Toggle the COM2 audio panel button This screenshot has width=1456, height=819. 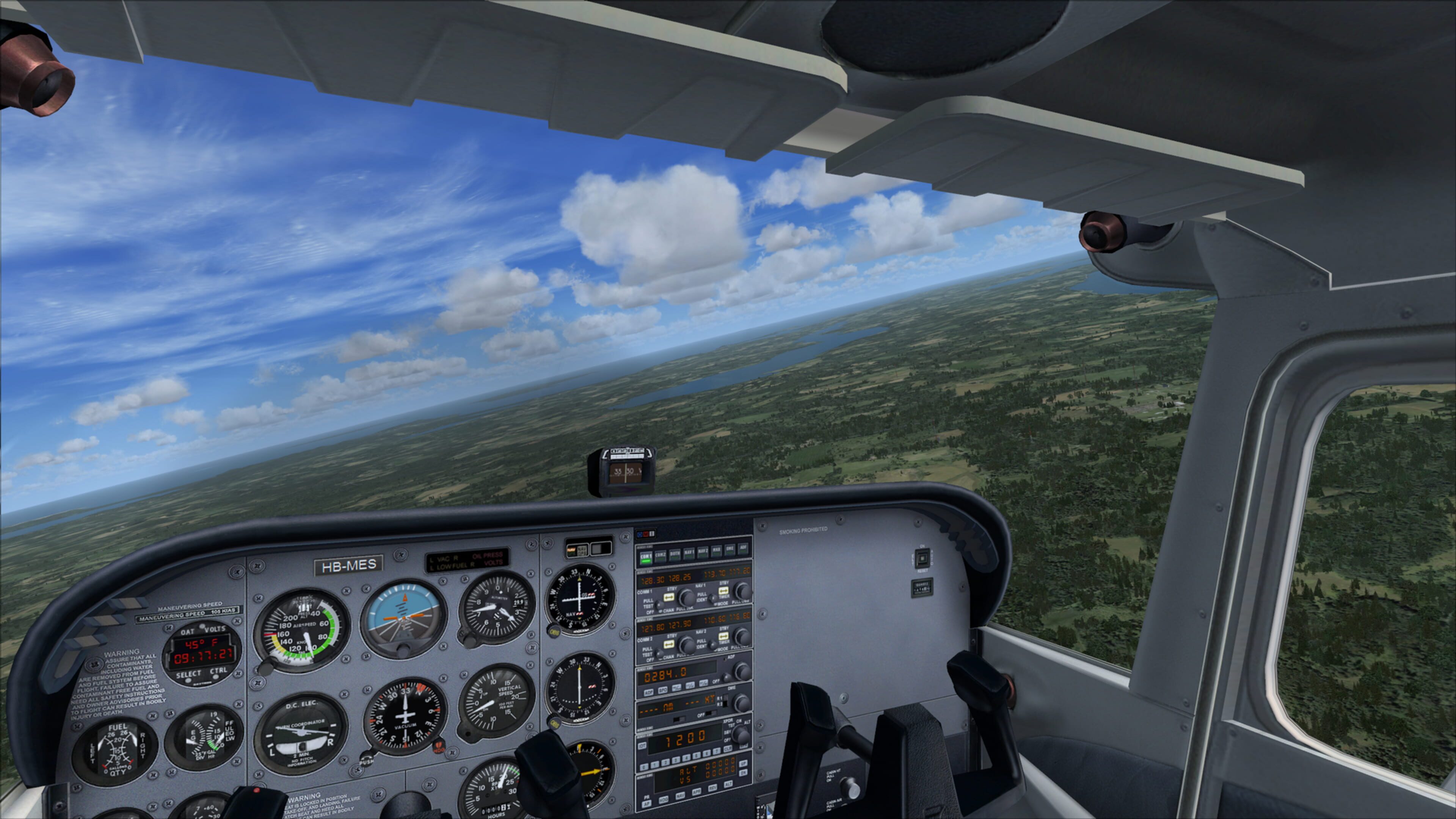[x=660, y=555]
